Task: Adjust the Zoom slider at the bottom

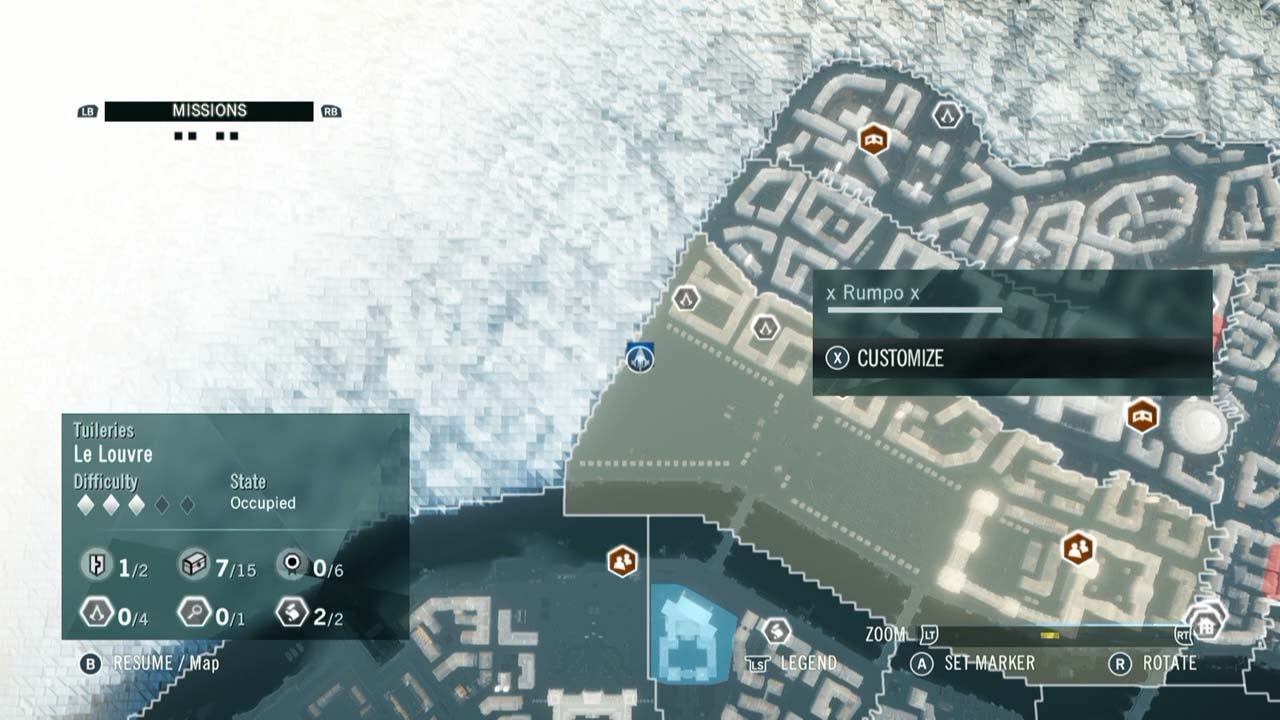Action: (1048, 633)
